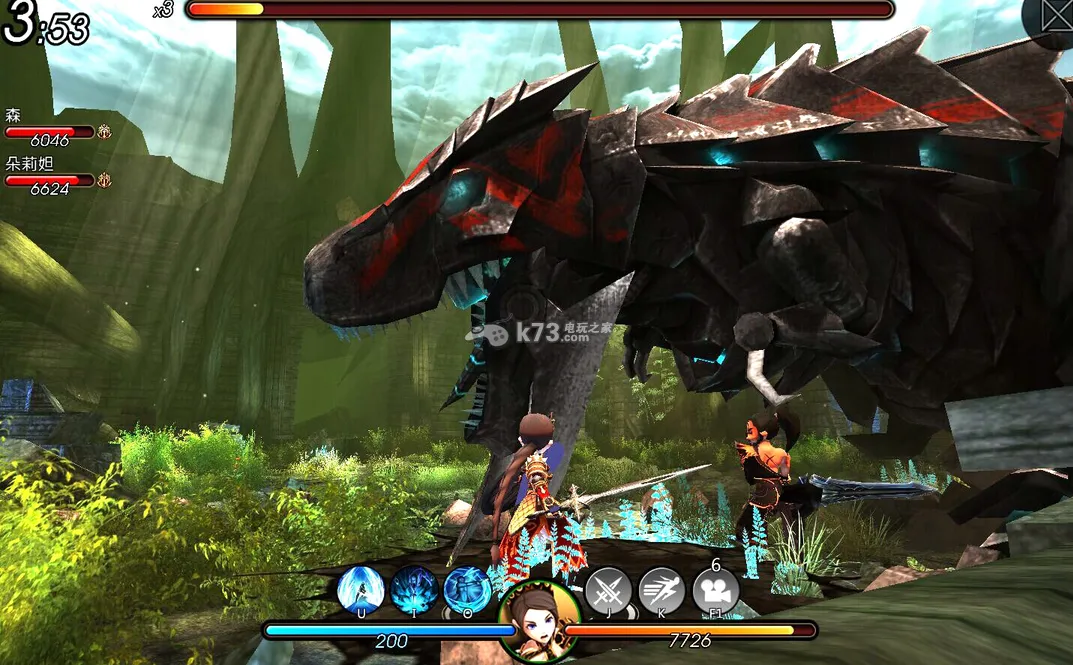Select the player character portrait
This screenshot has width=1073, height=665.
point(540,620)
